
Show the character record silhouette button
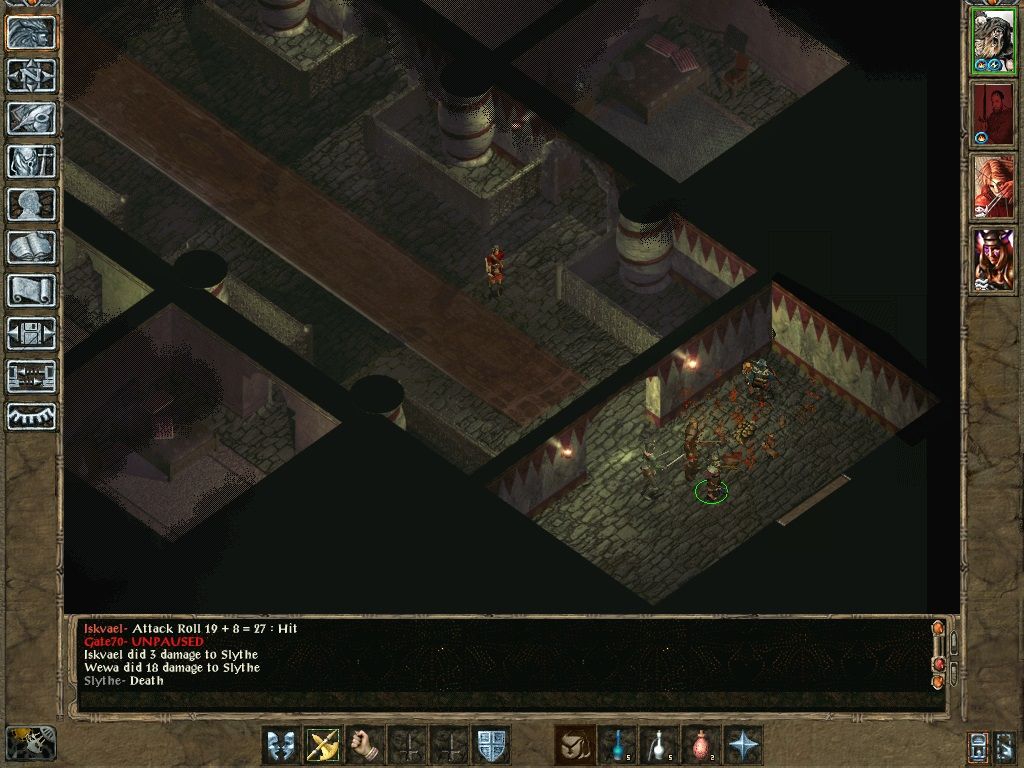click(x=31, y=205)
